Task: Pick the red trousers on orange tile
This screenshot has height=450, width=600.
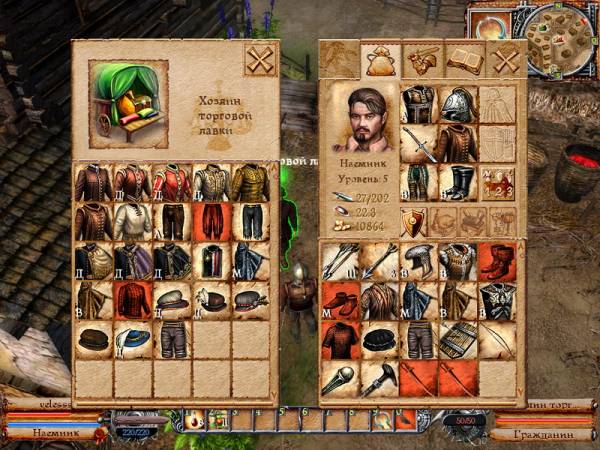Action: click(212, 221)
